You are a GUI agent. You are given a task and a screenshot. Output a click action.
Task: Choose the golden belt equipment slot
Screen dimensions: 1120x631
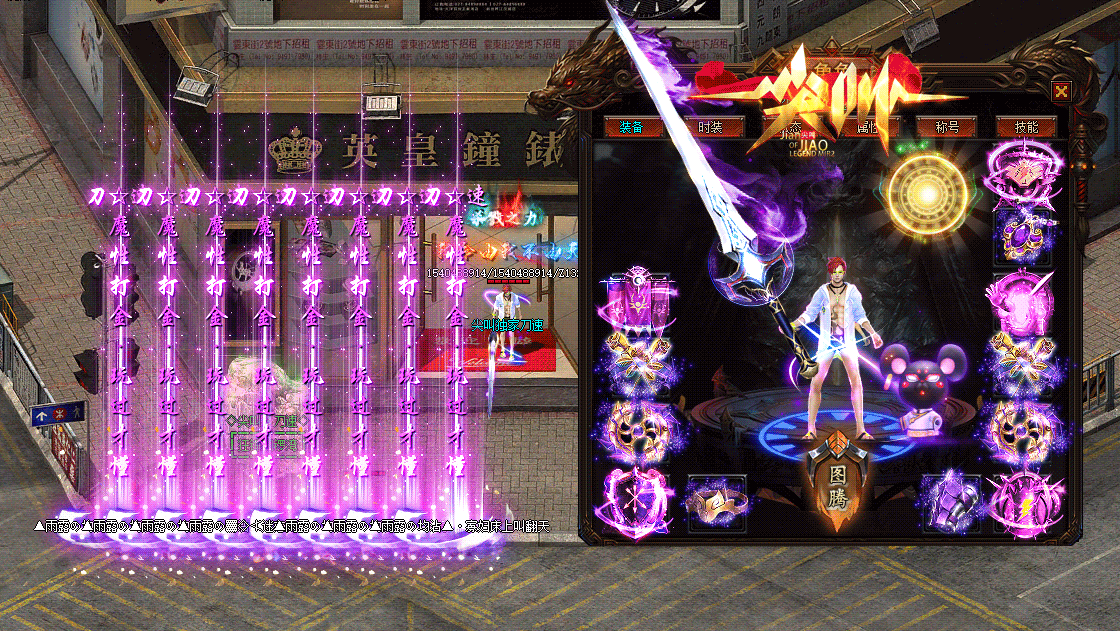click(716, 501)
